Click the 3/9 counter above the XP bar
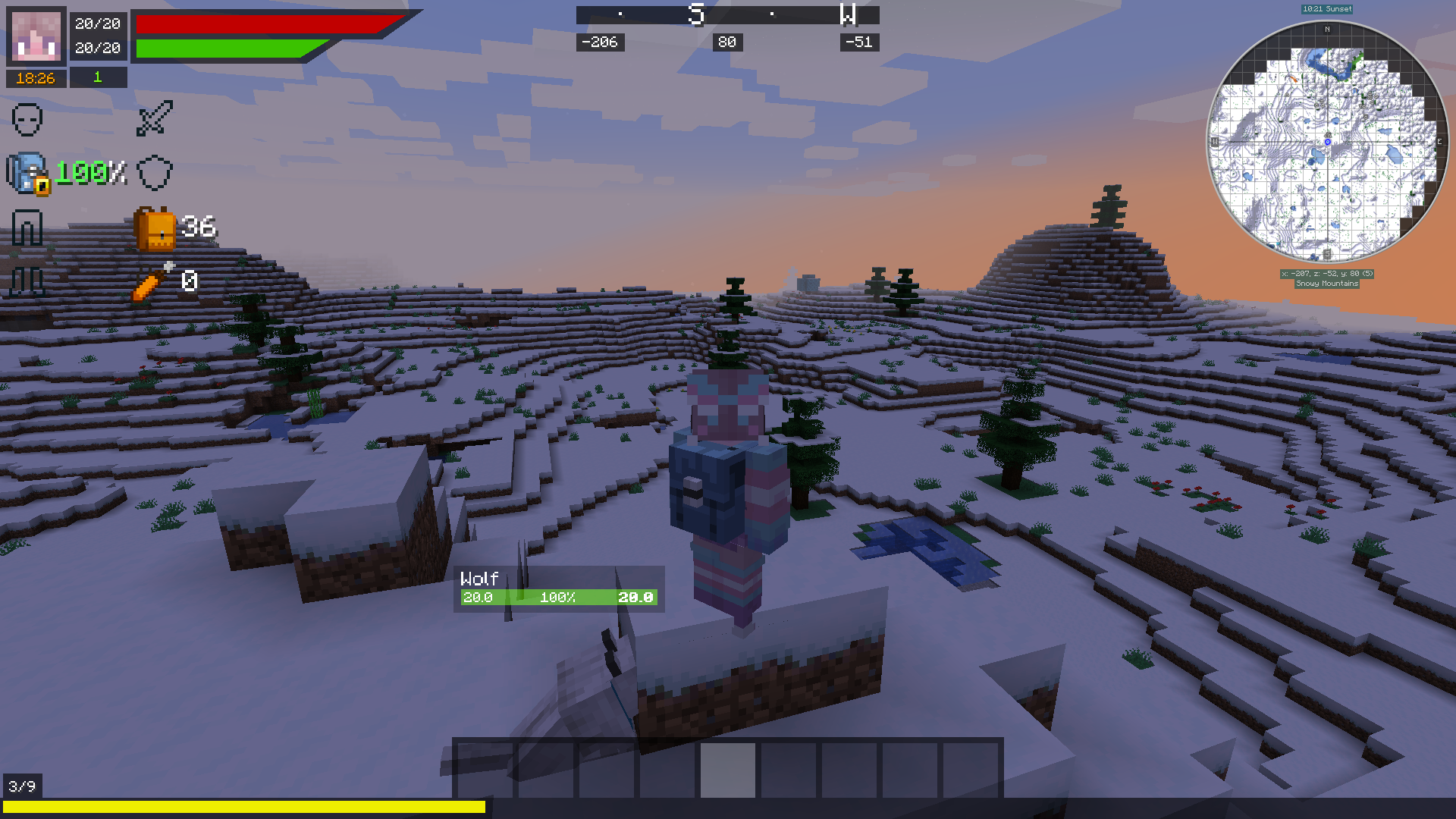 [20, 786]
